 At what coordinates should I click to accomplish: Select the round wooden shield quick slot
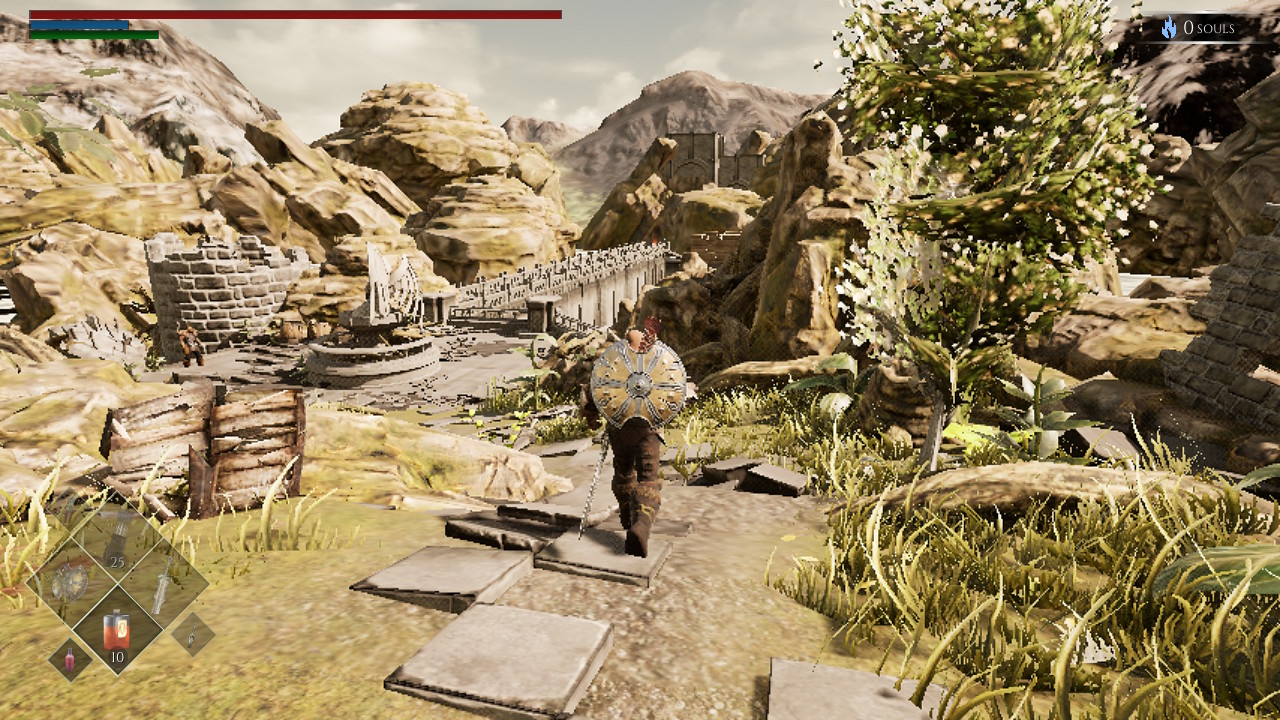click(72, 583)
